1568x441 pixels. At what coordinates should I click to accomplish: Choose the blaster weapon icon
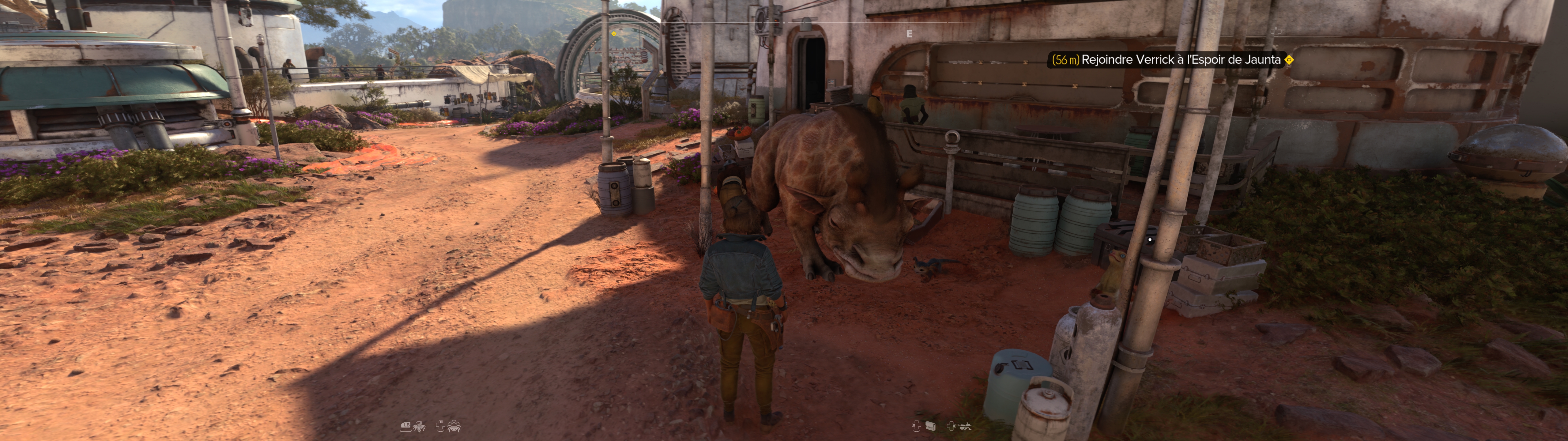point(965,426)
